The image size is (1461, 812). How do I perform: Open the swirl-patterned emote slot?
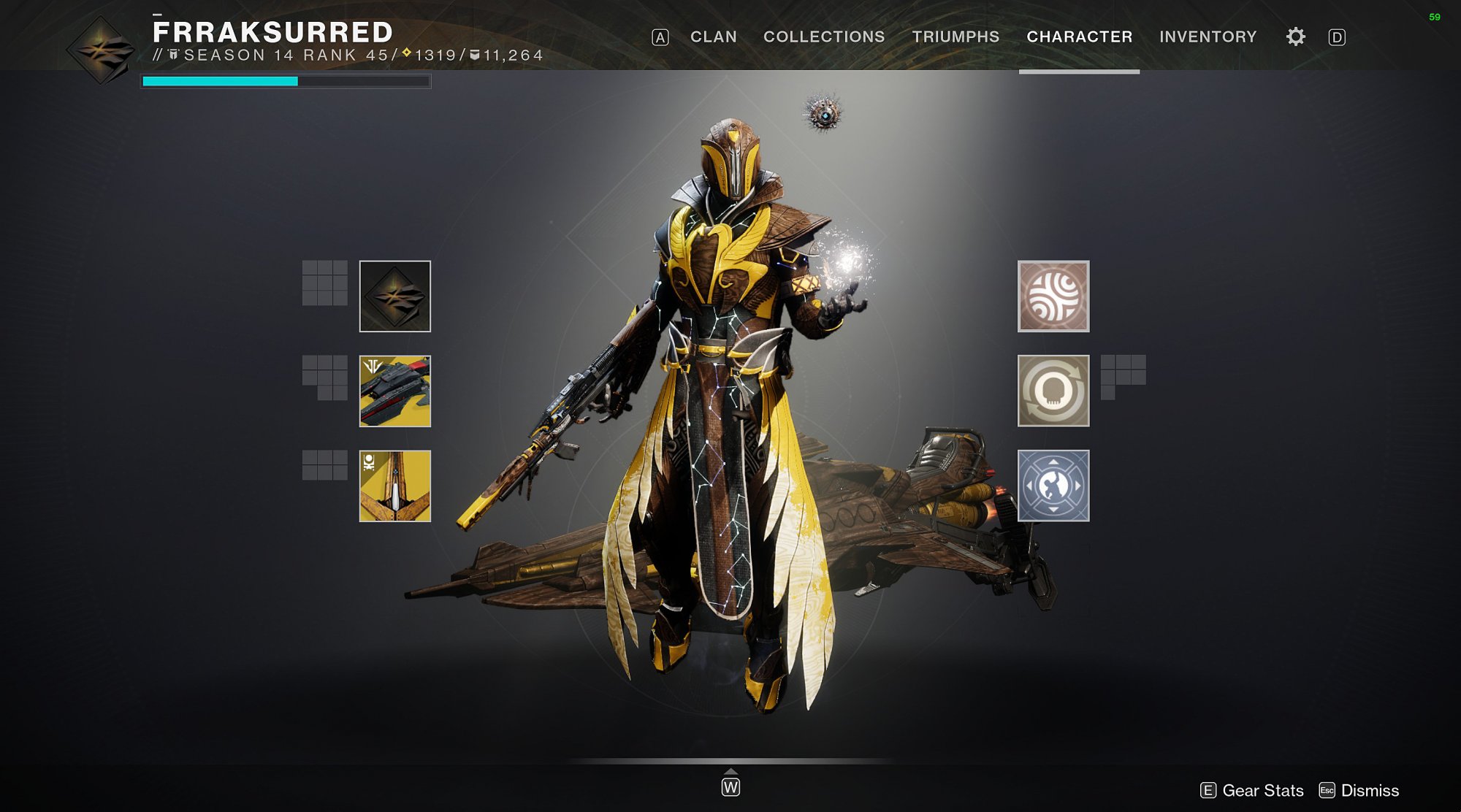click(1053, 296)
